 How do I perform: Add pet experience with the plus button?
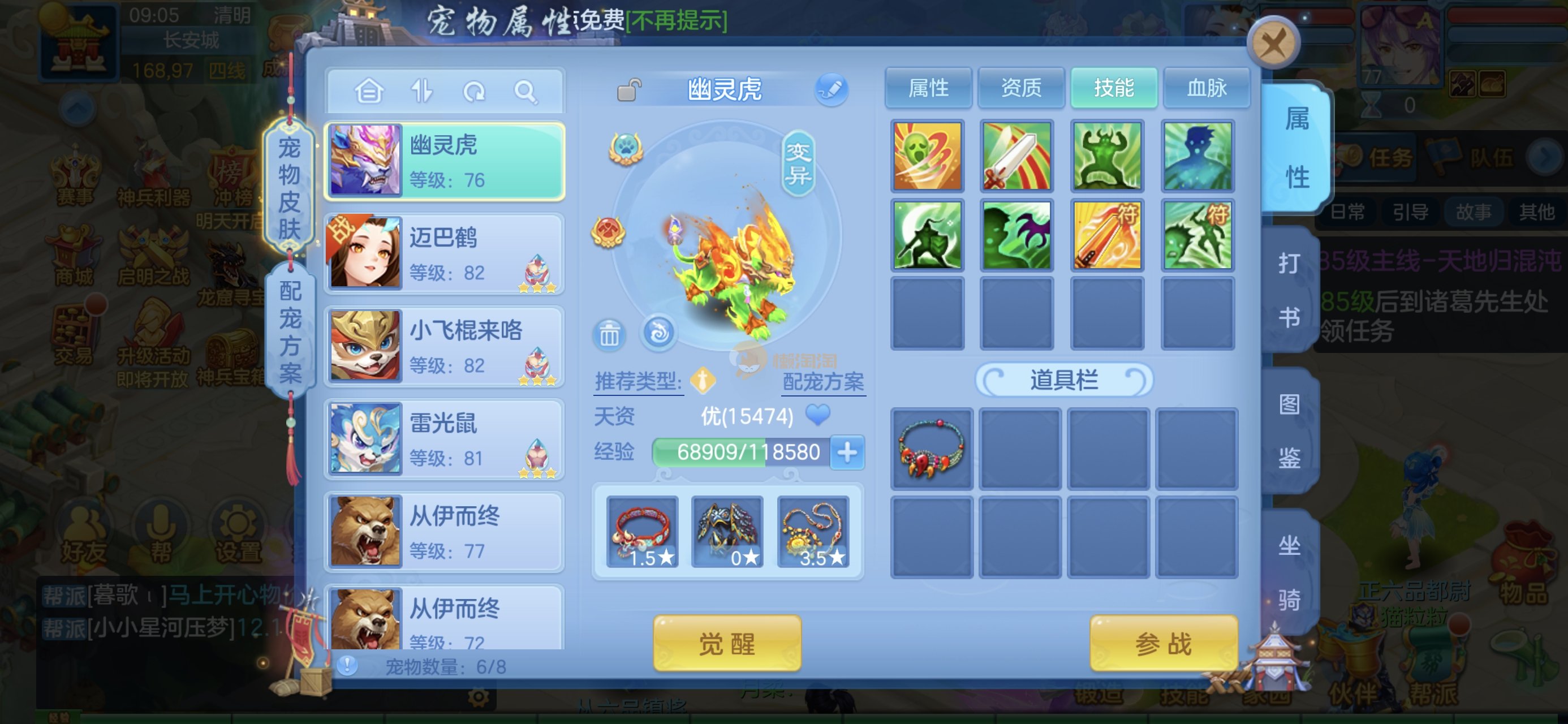click(x=847, y=453)
